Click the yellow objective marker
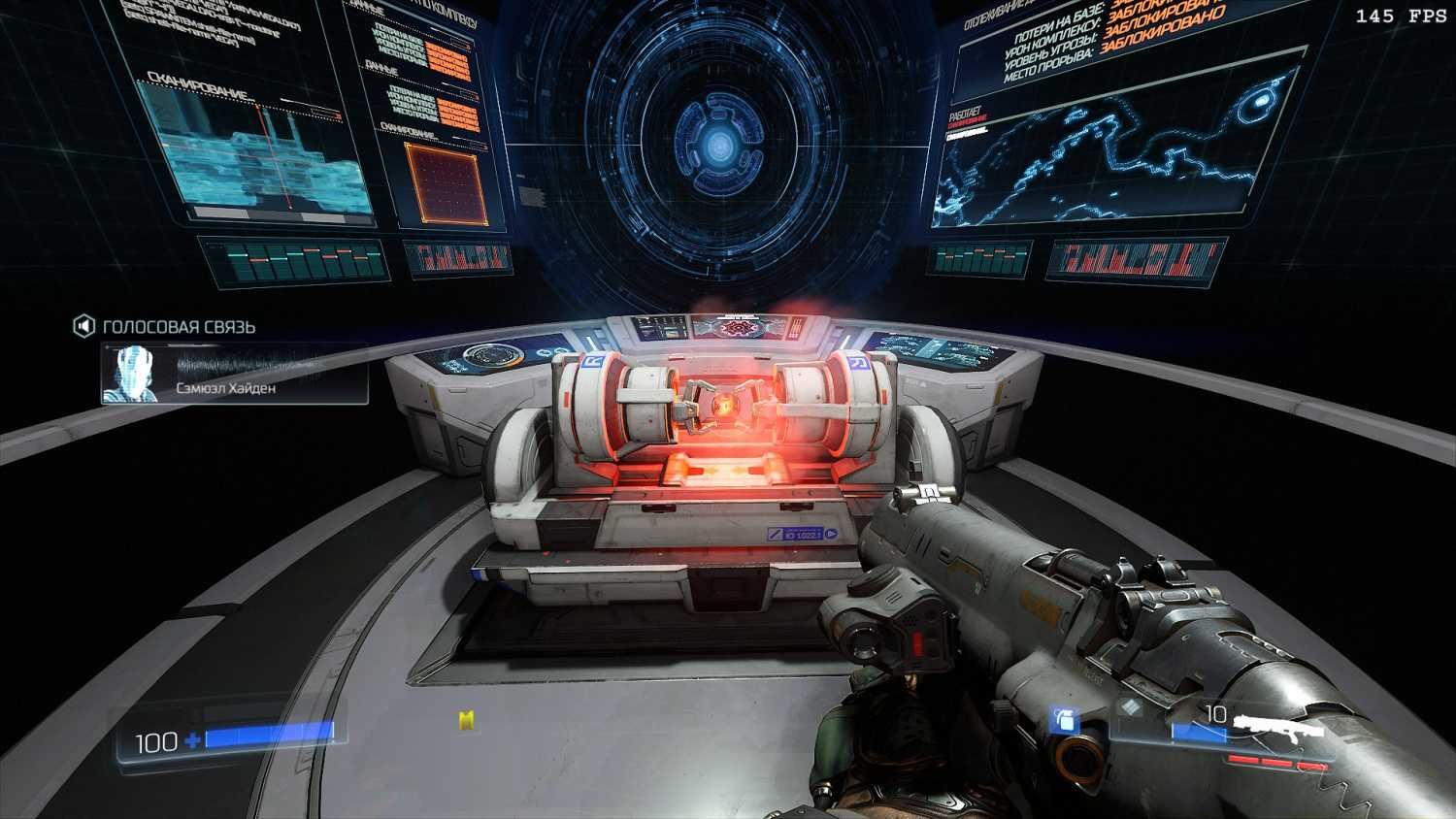Viewport: 1456px width, 819px height. (467, 719)
